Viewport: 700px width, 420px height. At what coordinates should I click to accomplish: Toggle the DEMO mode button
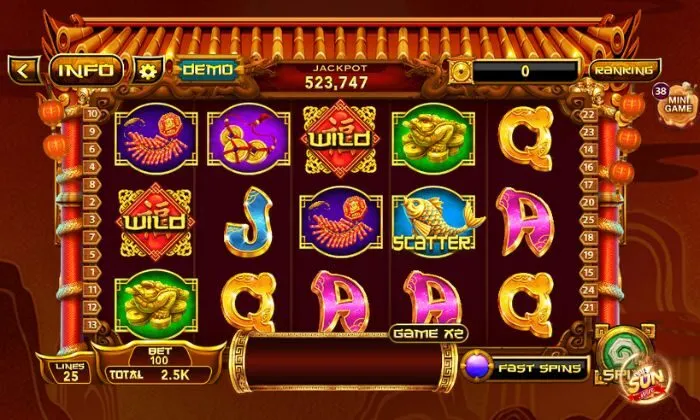207,70
